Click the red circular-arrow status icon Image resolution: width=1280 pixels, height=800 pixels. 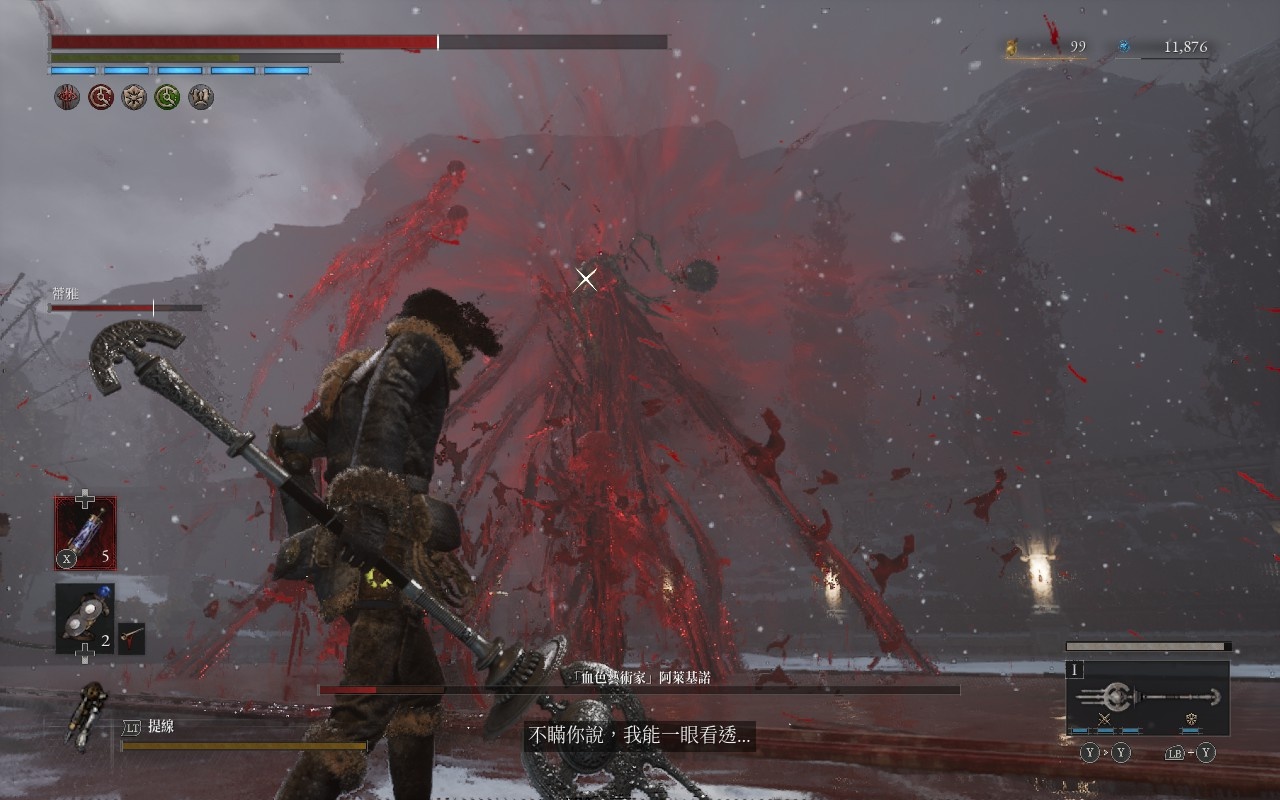tap(101, 97)
